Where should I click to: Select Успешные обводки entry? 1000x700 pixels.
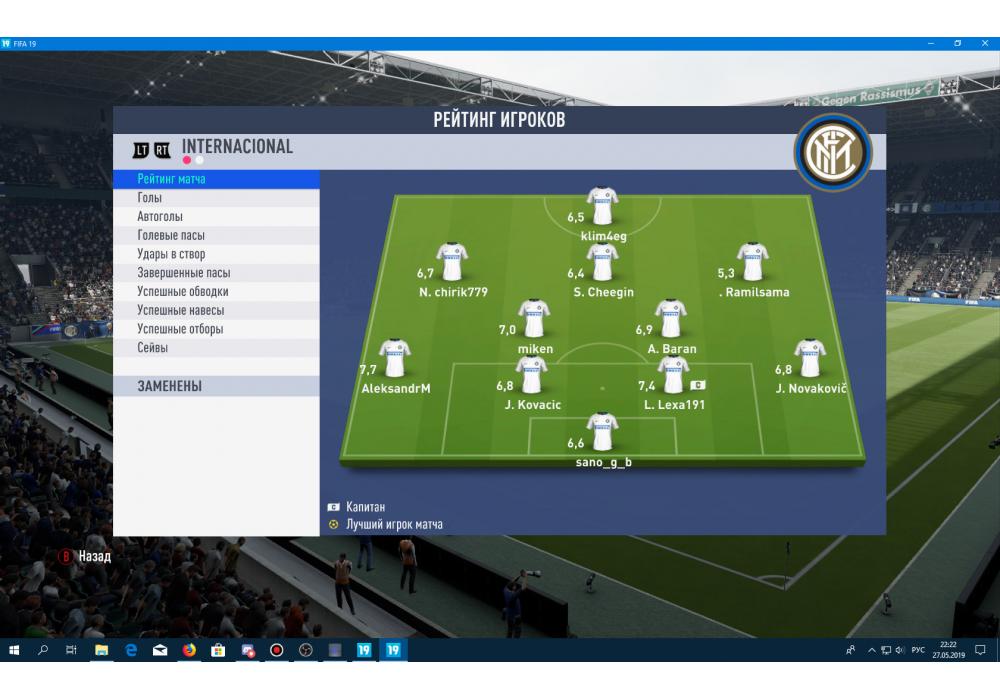(215, 292)
